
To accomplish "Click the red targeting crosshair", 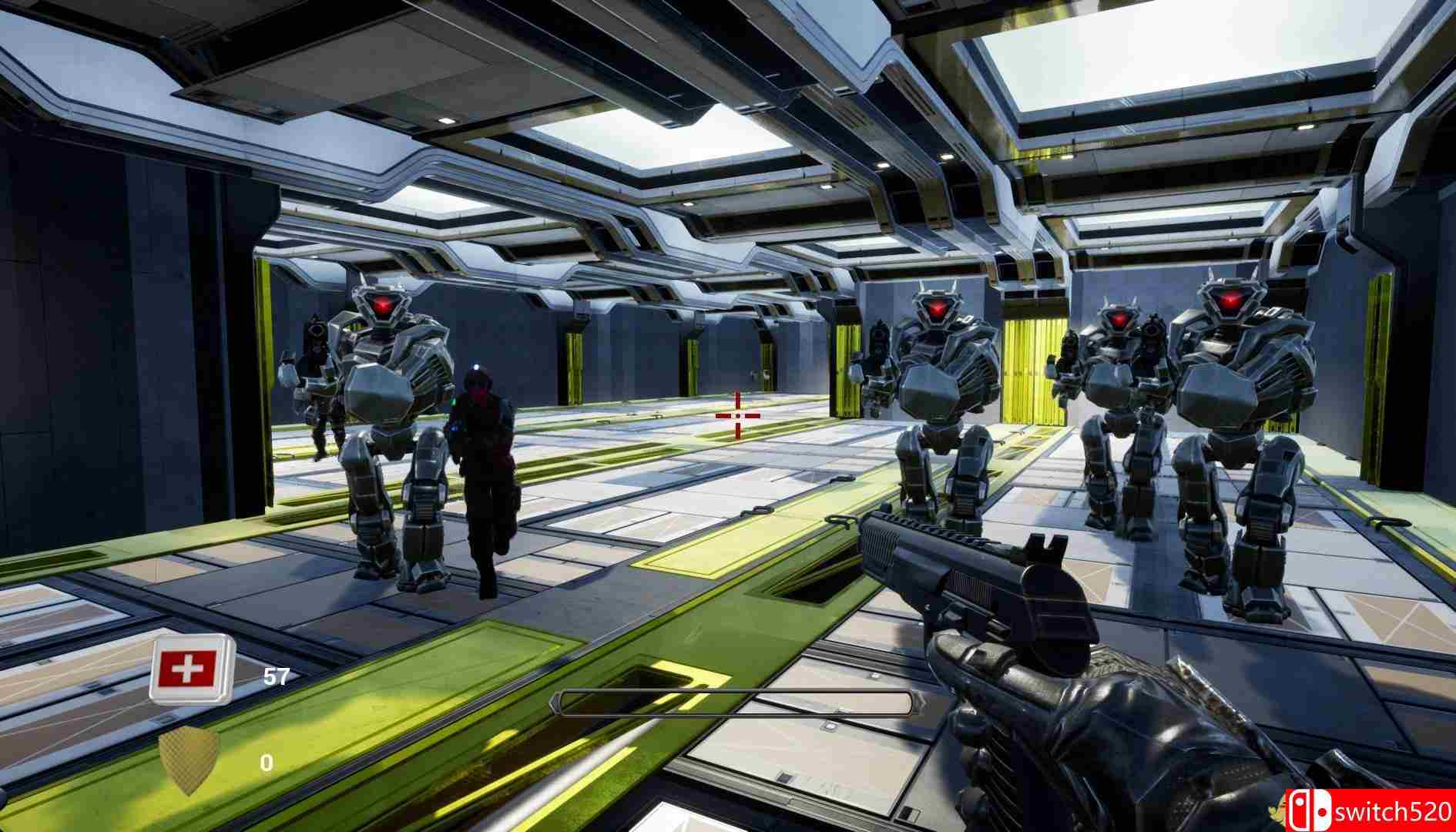I will 738,417.
